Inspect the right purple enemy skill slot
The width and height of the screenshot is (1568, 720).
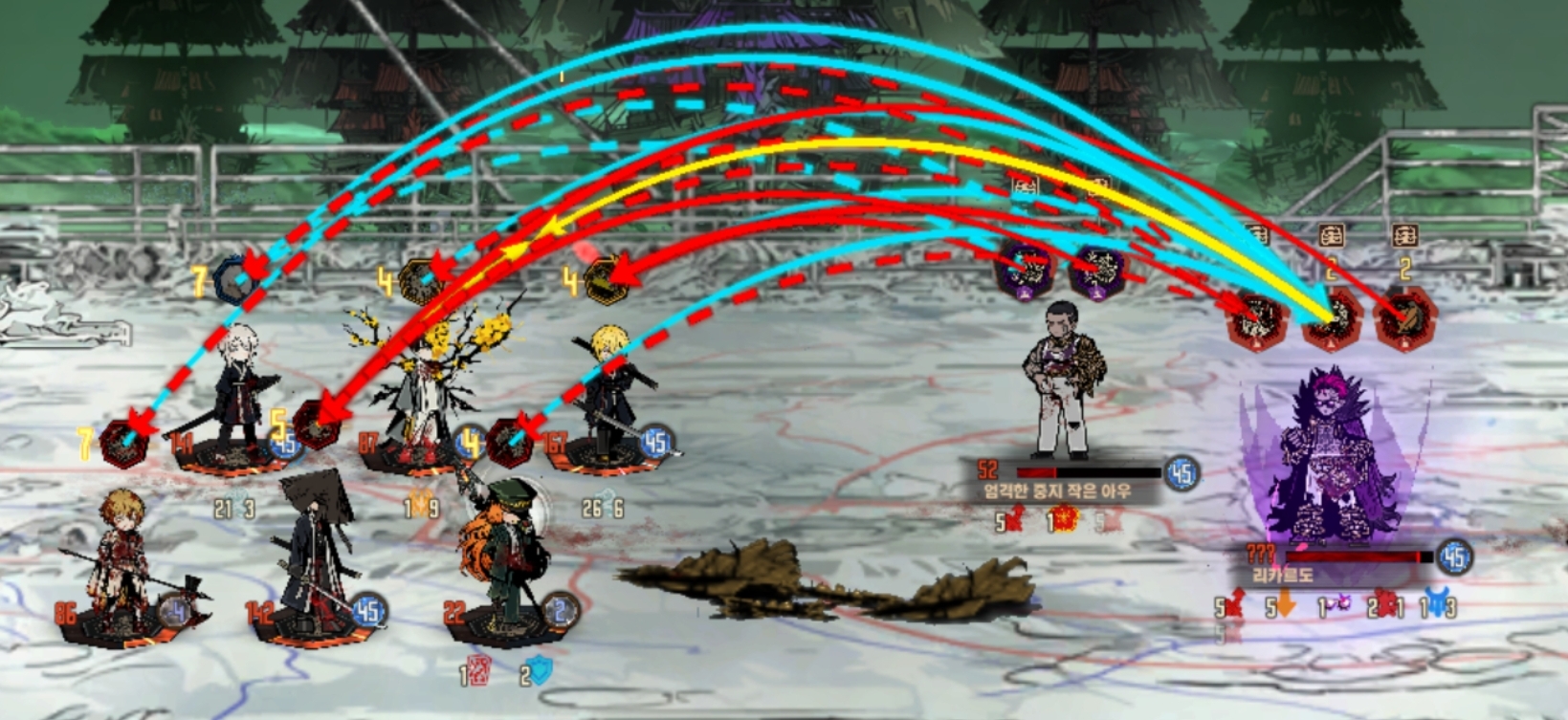click(x=1096, y=271)
